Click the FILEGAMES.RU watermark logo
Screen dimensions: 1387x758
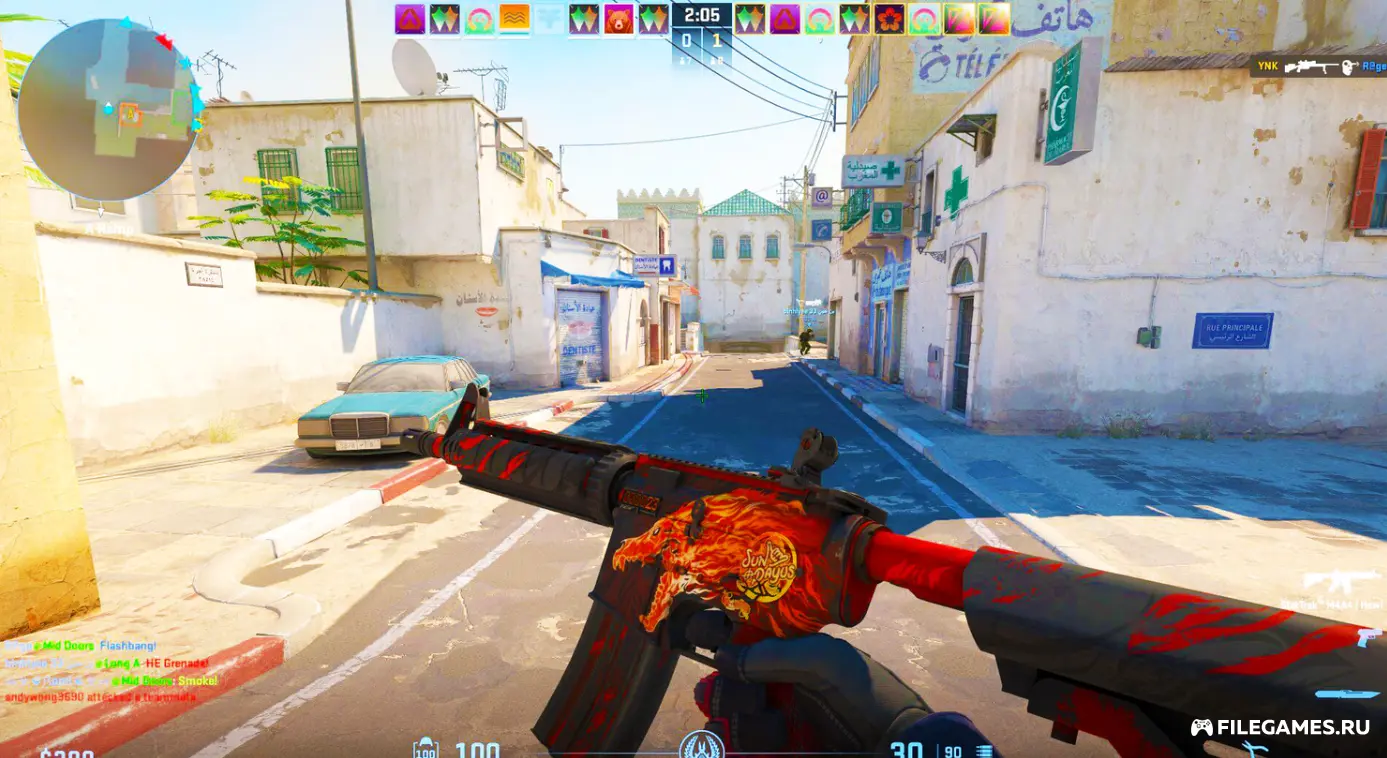[1279, 727]
